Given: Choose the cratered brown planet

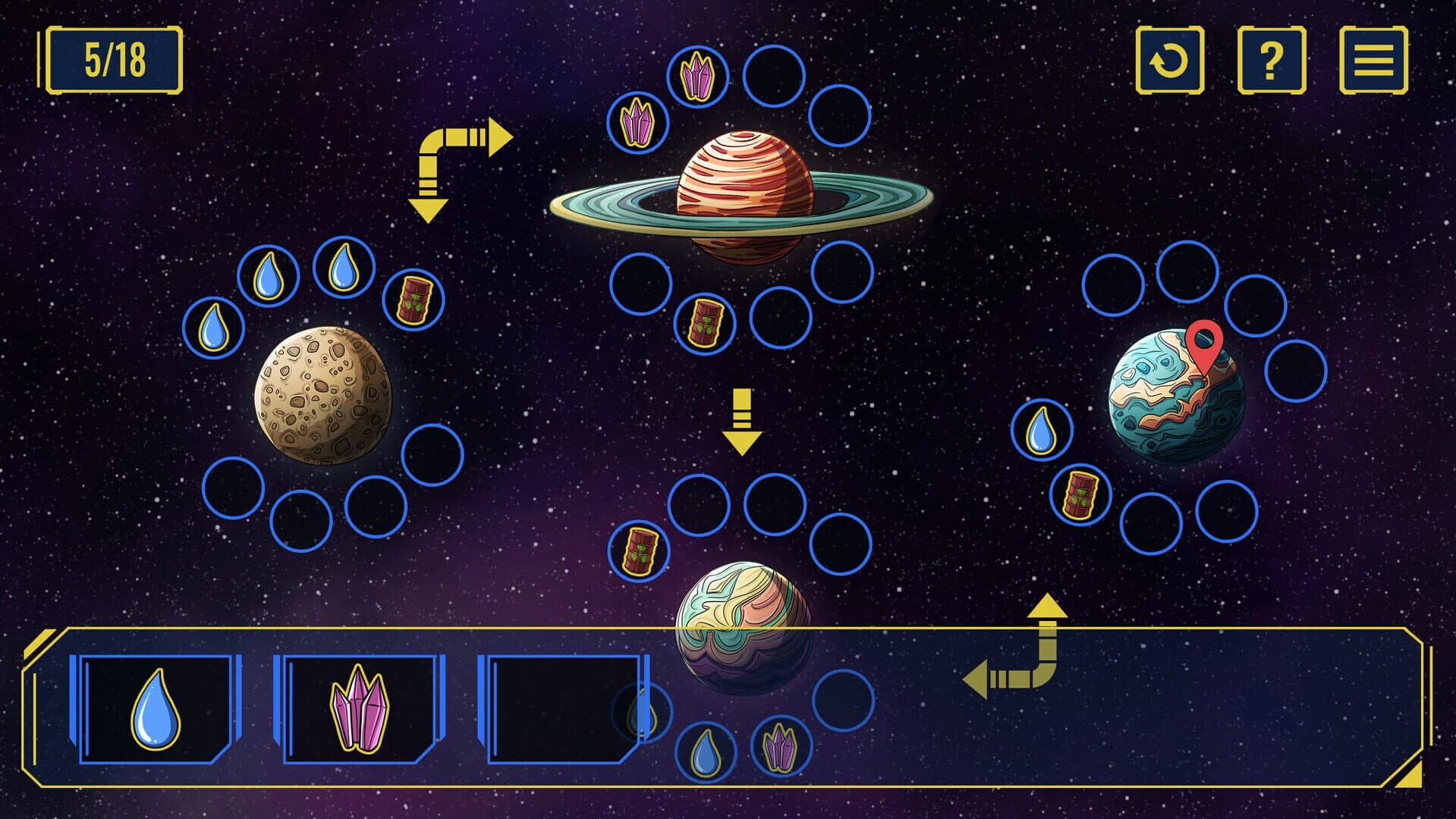Looking at the screenshot, I should click(x=324, y=395).
